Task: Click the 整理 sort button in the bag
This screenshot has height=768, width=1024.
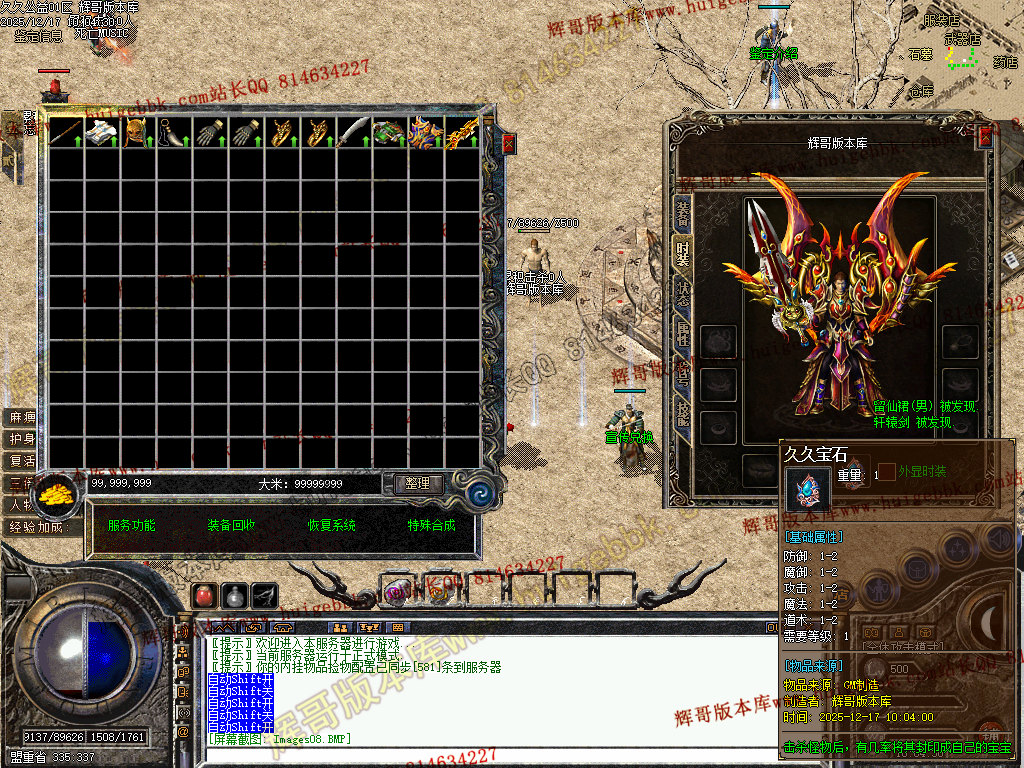Action: click(417, 483)
